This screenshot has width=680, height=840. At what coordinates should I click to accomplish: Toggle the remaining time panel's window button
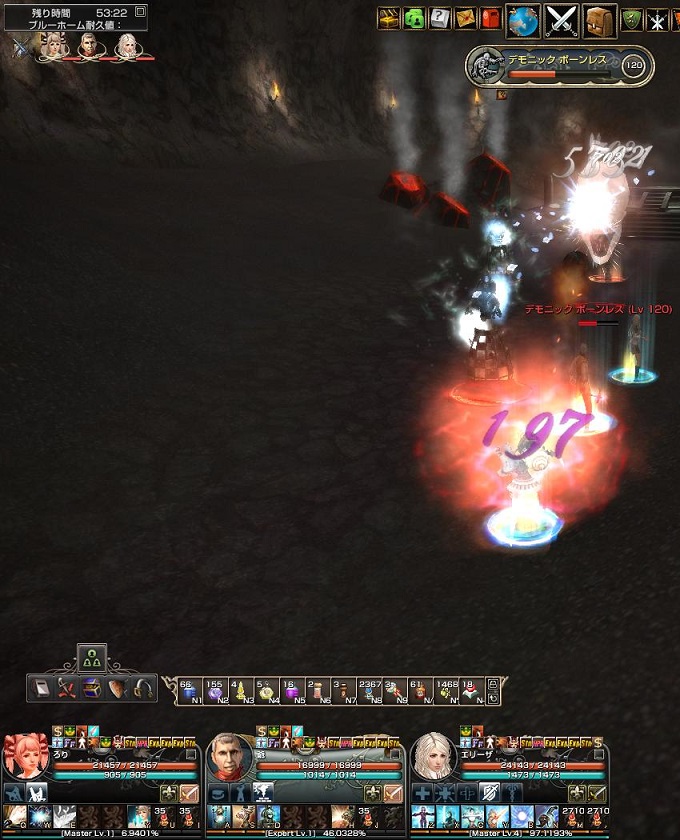click(x=140, y=11)
